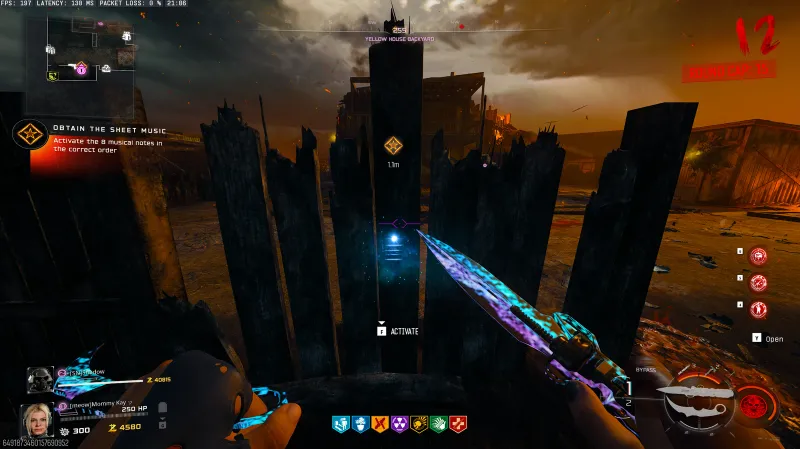Select the orange crossed-out bullet perk icon
The width and height of the screenshot is (800, 449).
coord(379,424)
